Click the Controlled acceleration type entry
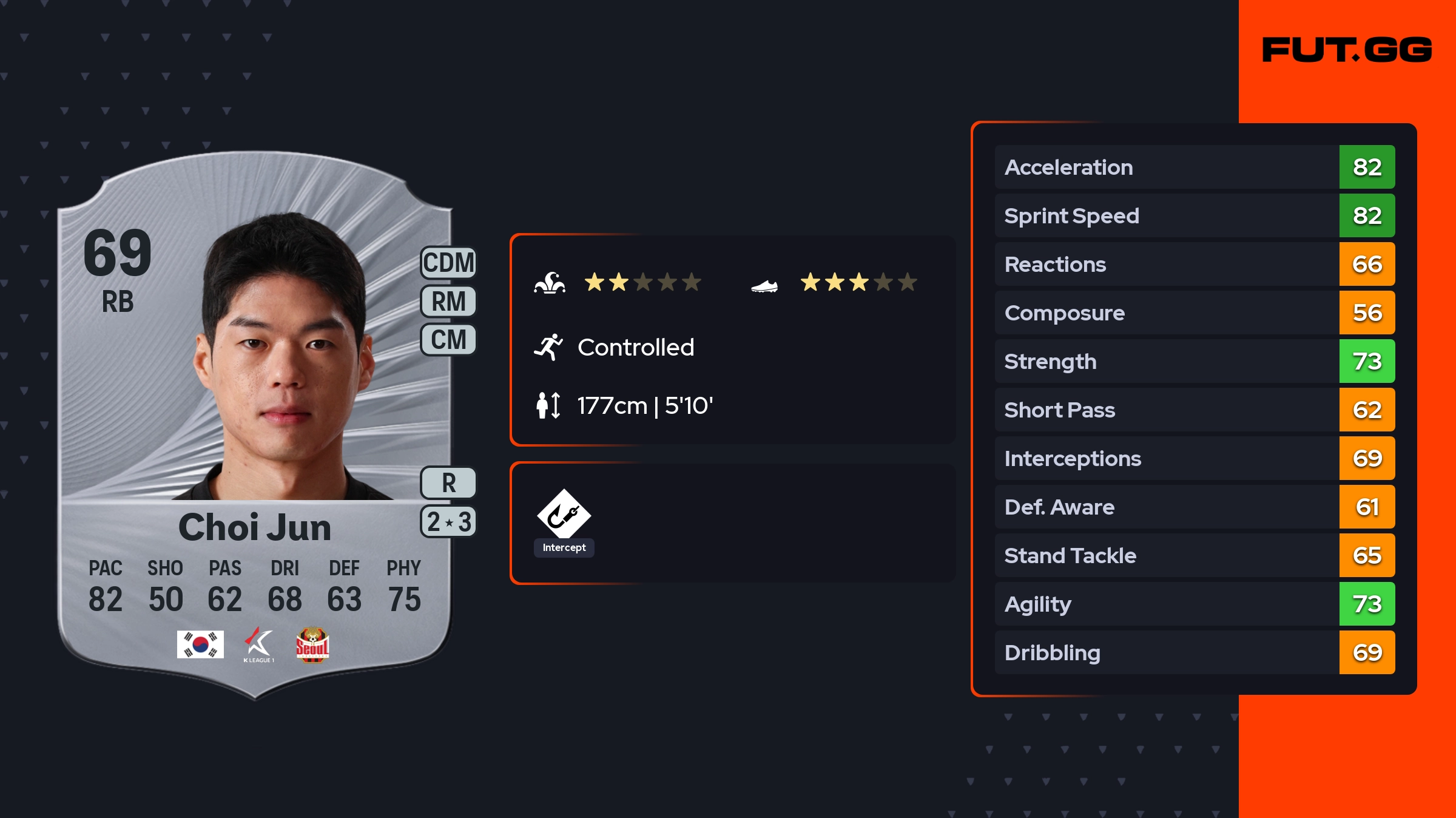The width and height of the screenshot is (1456, 818). 635,348
